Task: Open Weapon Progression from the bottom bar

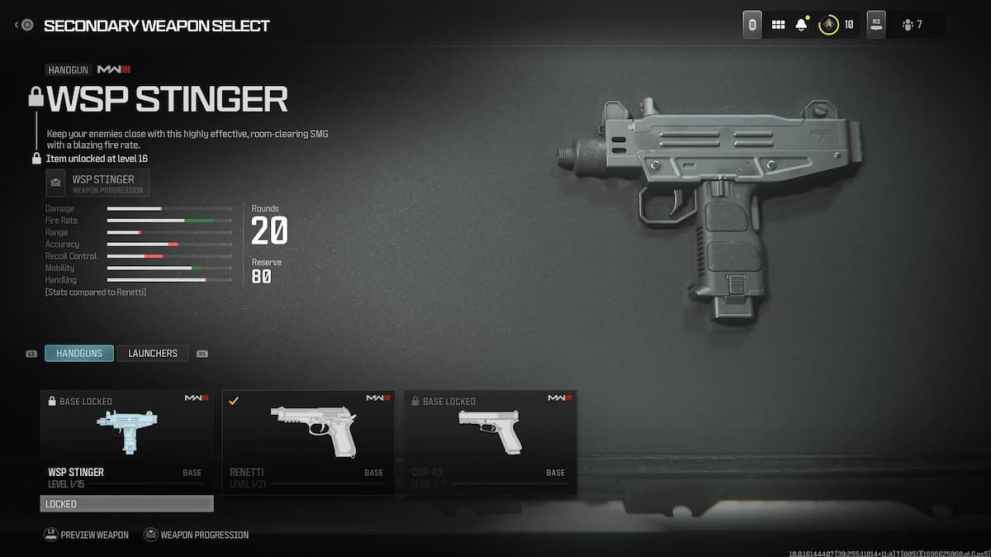Action: click(x=196, y=535)
